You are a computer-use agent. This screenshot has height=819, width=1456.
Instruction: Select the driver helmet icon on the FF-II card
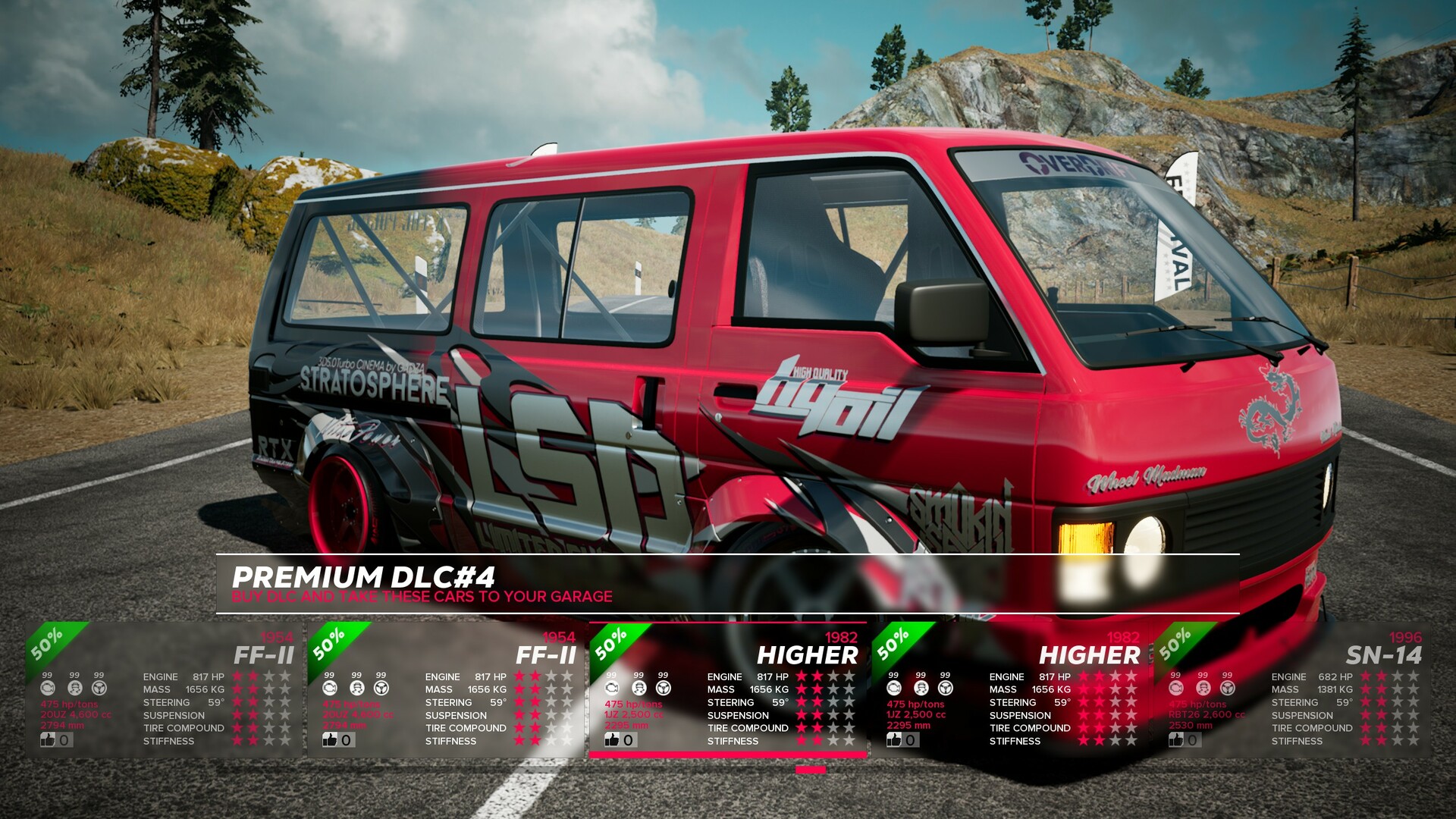(x=74, y=688)
